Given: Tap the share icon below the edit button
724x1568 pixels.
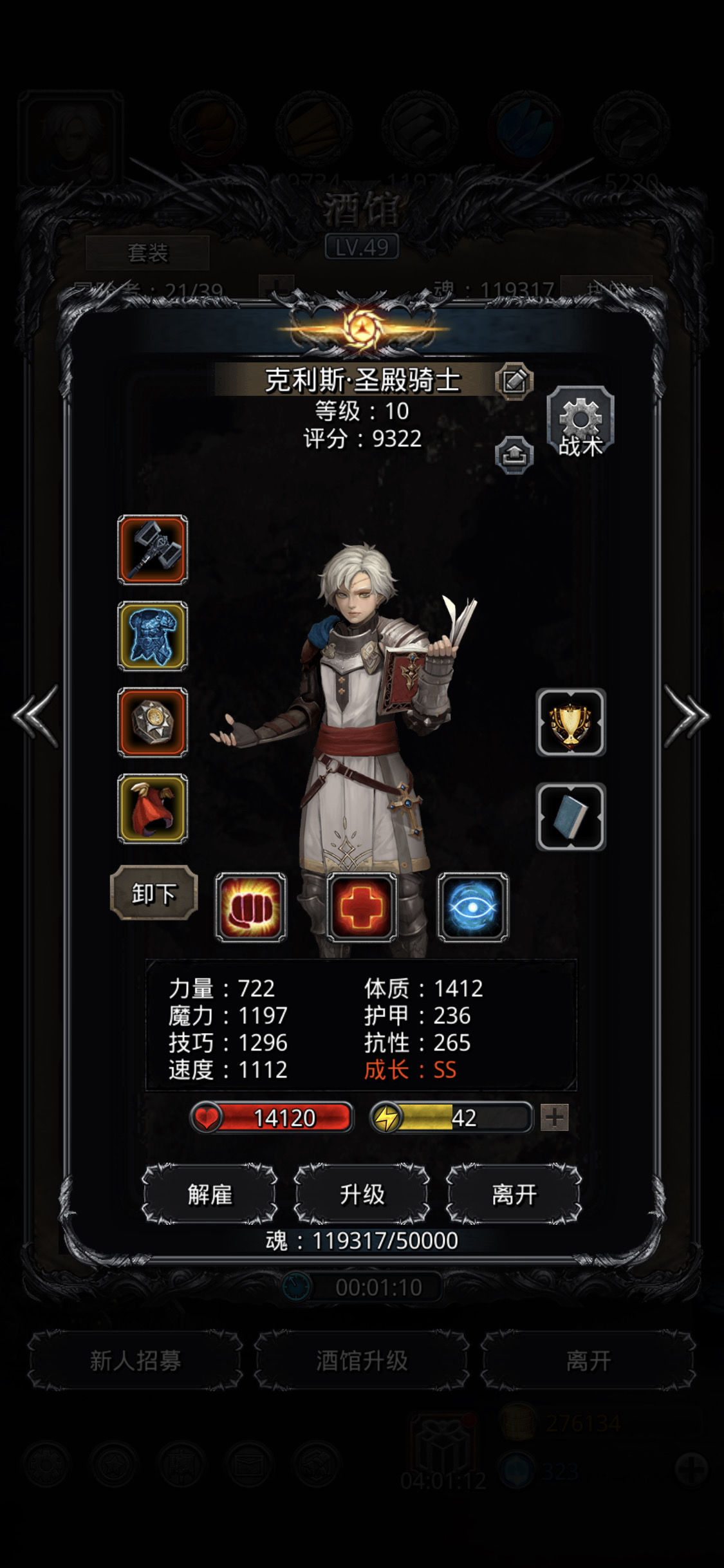Looking at the screenshot, I should (514, 455).
